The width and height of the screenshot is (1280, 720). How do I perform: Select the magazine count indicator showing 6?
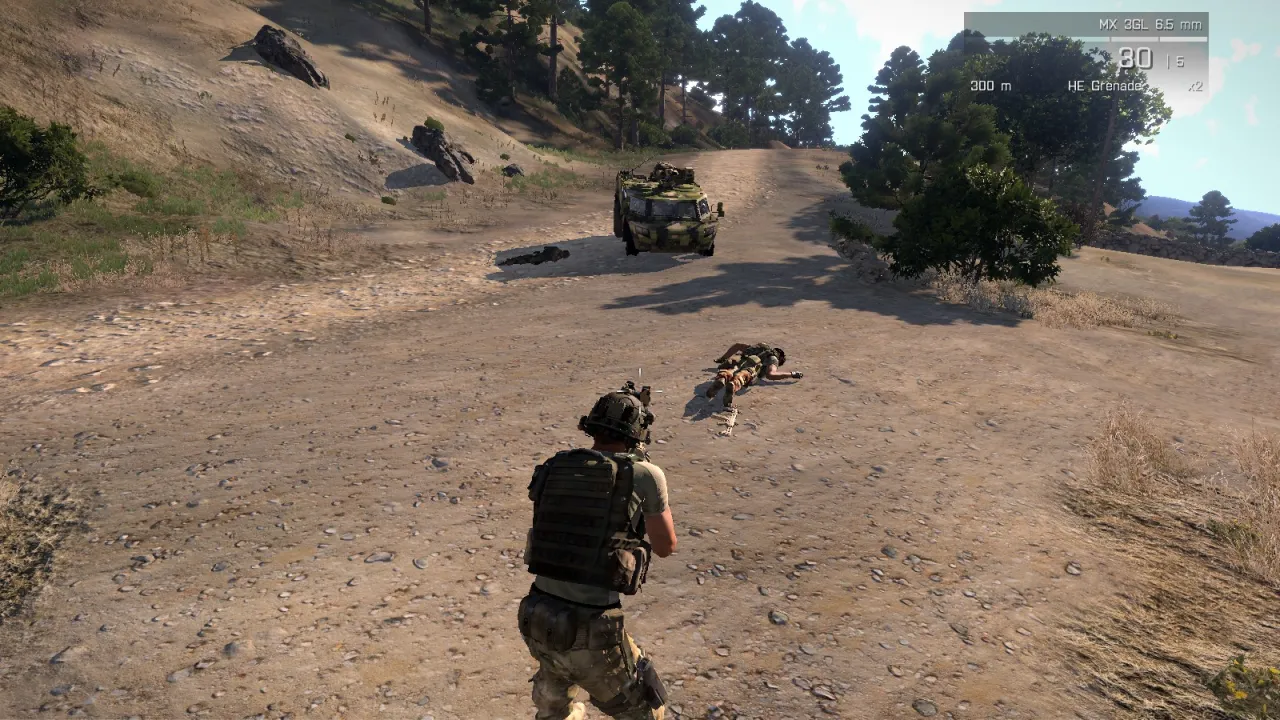1180,60
